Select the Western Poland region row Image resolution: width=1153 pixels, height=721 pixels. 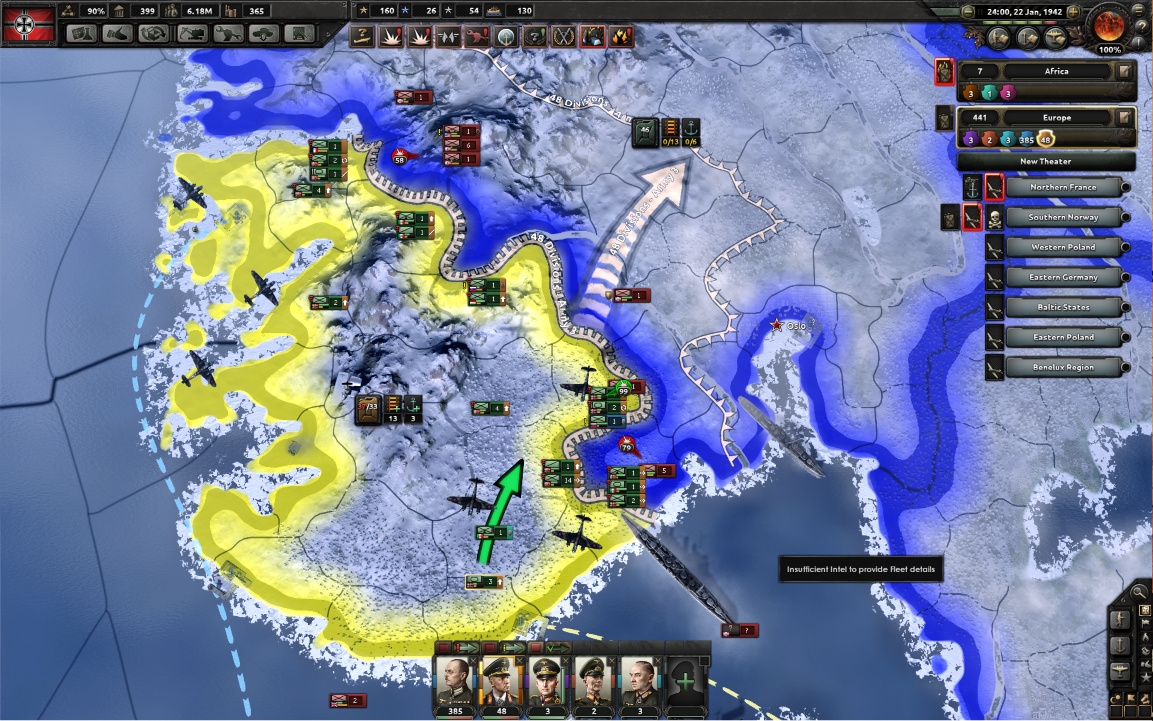1063,247
